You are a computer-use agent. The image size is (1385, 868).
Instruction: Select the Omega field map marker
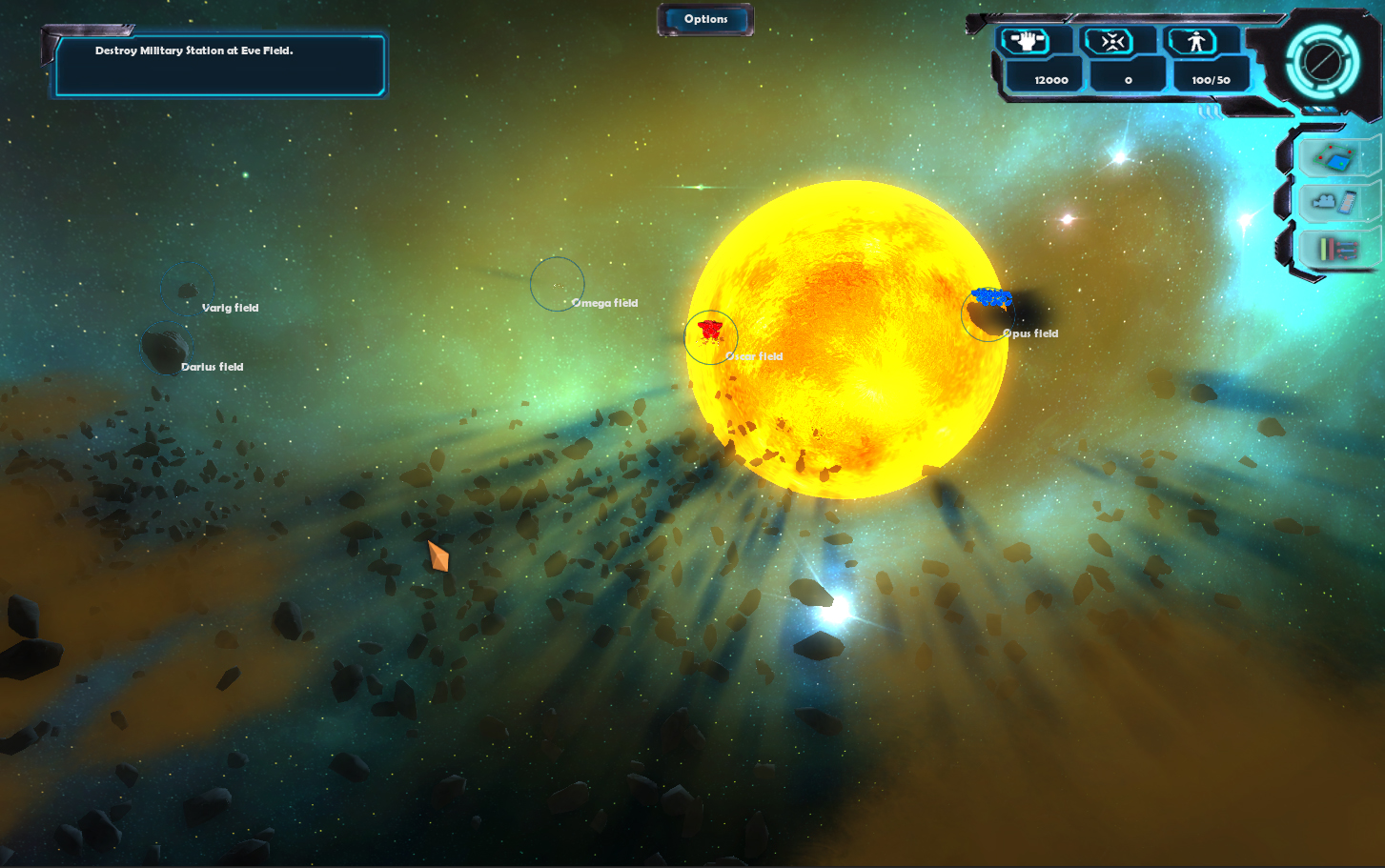(558, 284)
